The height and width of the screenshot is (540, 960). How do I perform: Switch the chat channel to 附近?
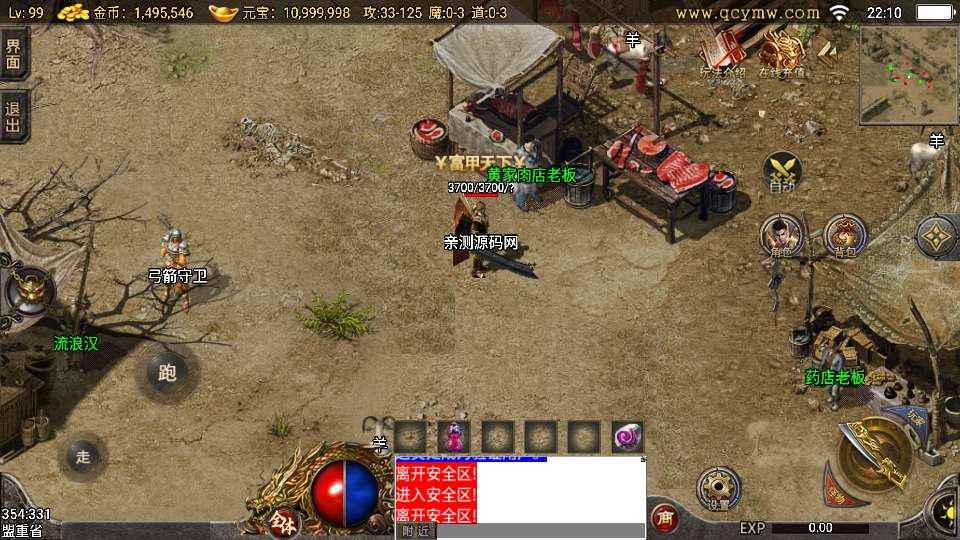tap(416, 531)
